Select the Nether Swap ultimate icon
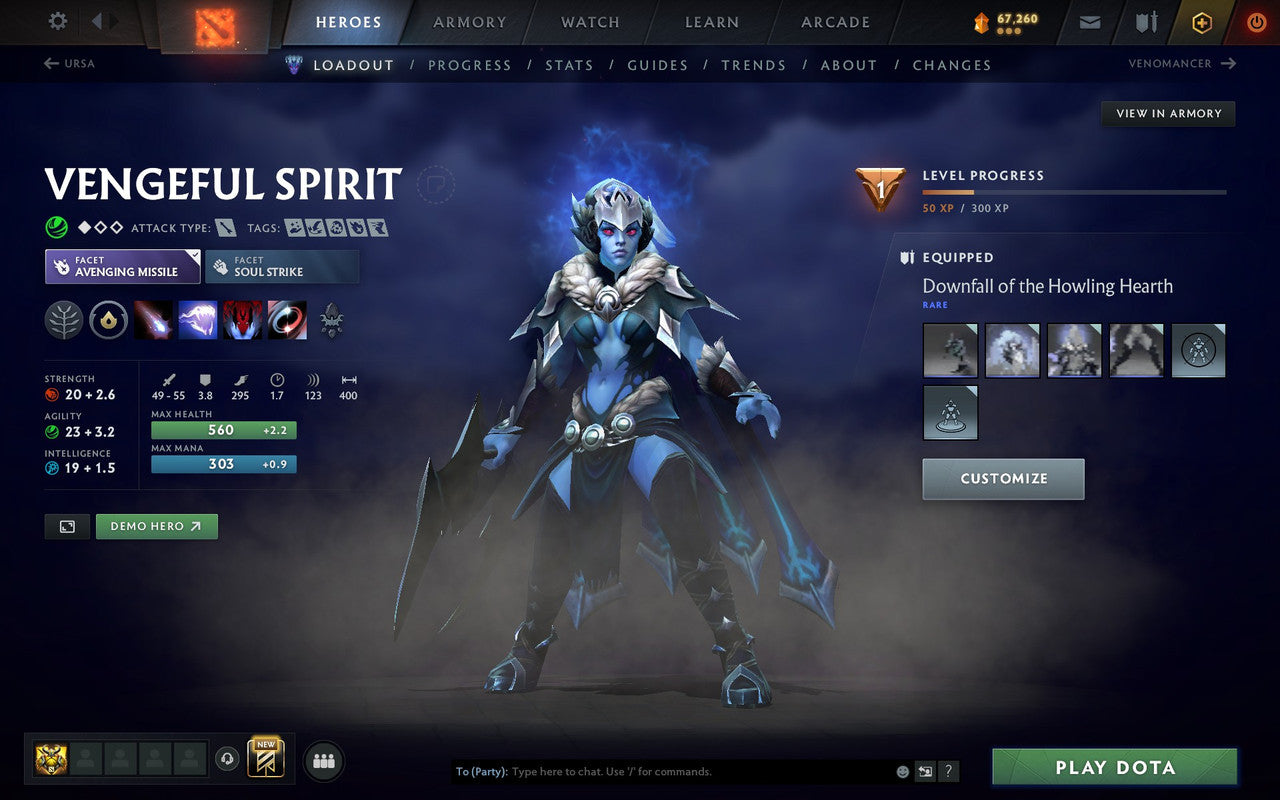This screenshot has width=1280, height=800. tap(287, 320)
